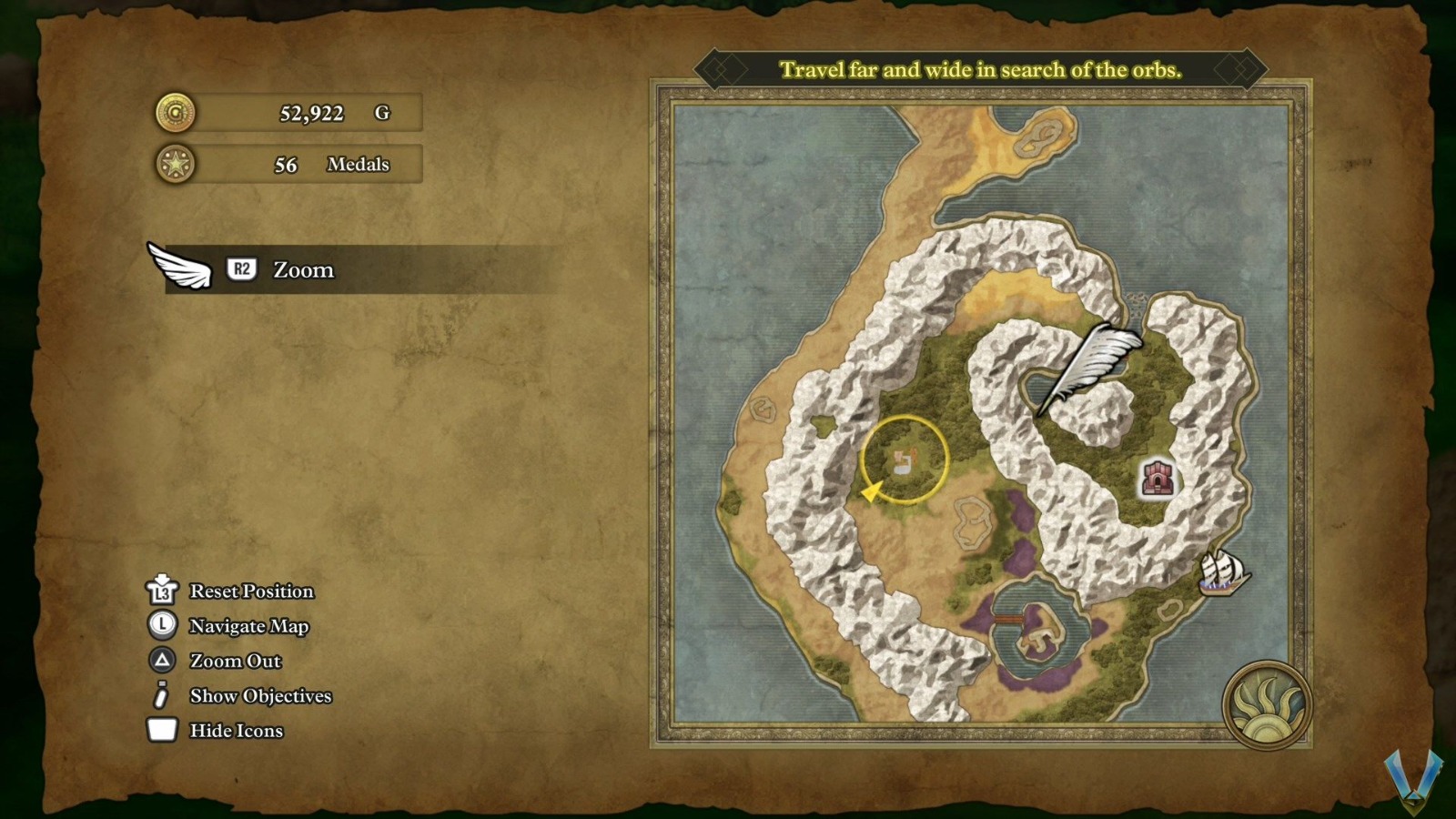Image resolution: width=1456 pixels, height=819 pixels.
Task: Click the town marker inside the yellow circle
Action: (x=904, y=460)
